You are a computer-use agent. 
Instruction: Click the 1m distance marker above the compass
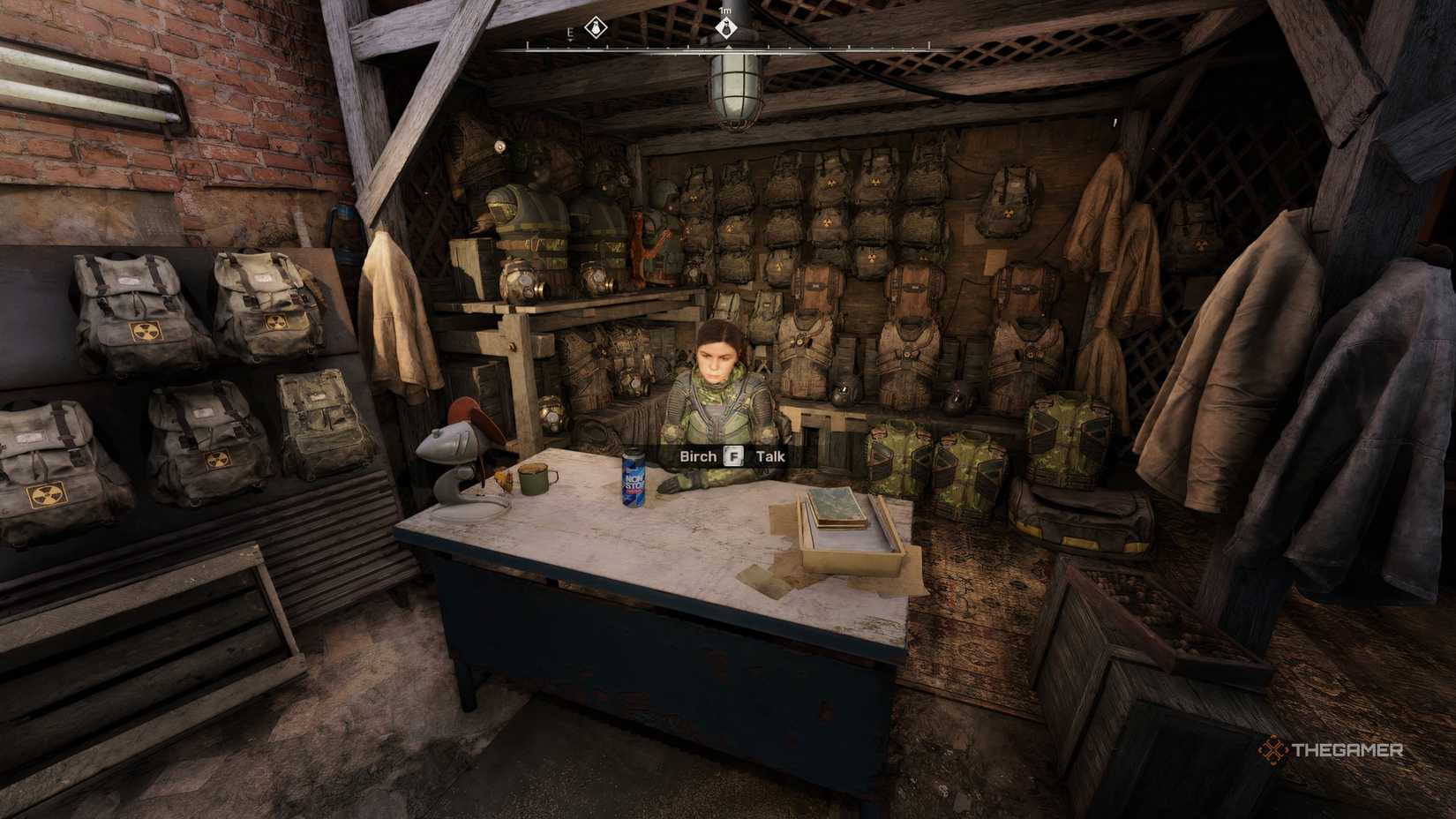pos(725,11)
